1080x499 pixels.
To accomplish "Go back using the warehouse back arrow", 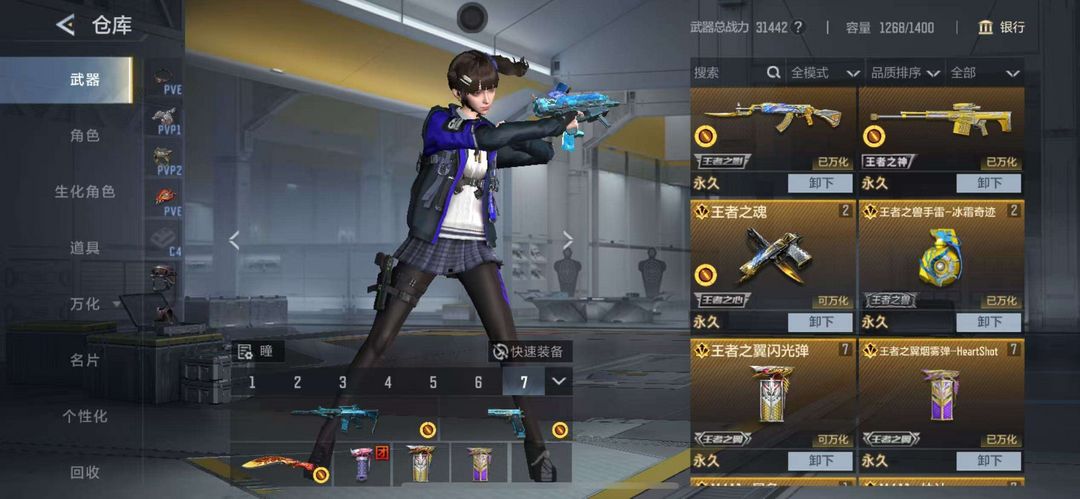I will pyautogui.click(x=66, y=26).
